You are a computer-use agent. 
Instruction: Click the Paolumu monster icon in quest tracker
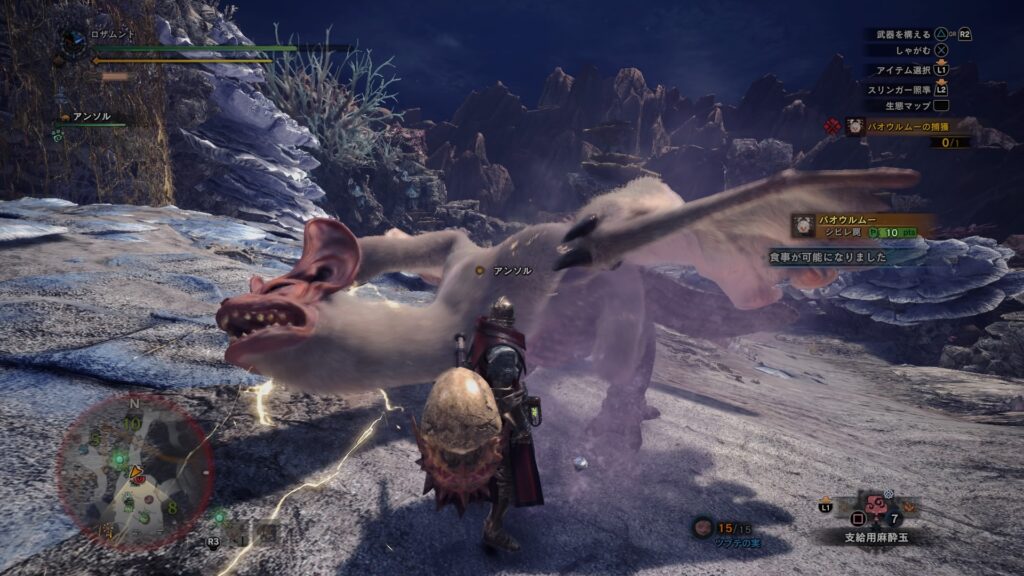[855, 126]
